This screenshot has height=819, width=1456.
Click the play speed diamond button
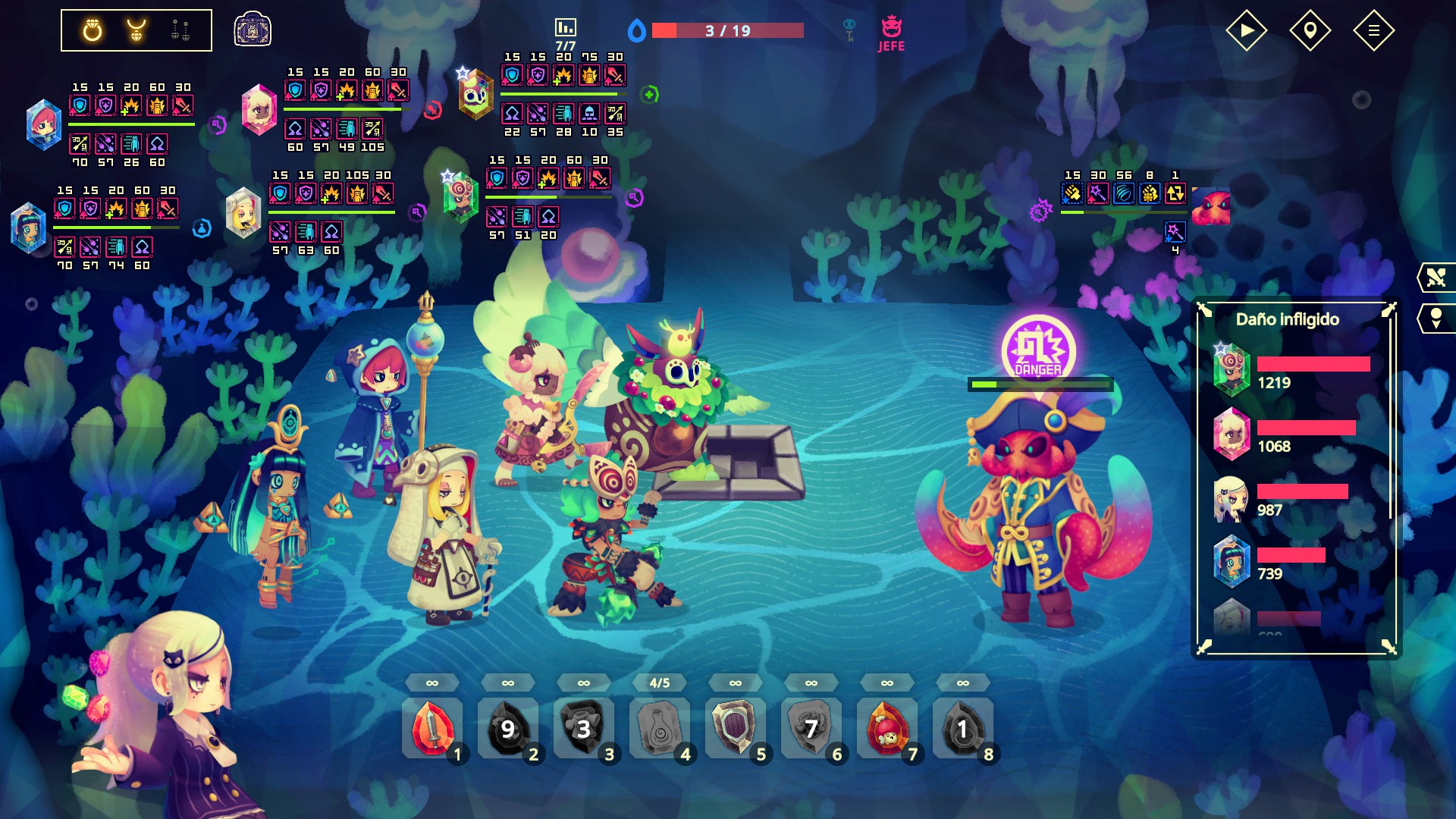[1246, 30]
